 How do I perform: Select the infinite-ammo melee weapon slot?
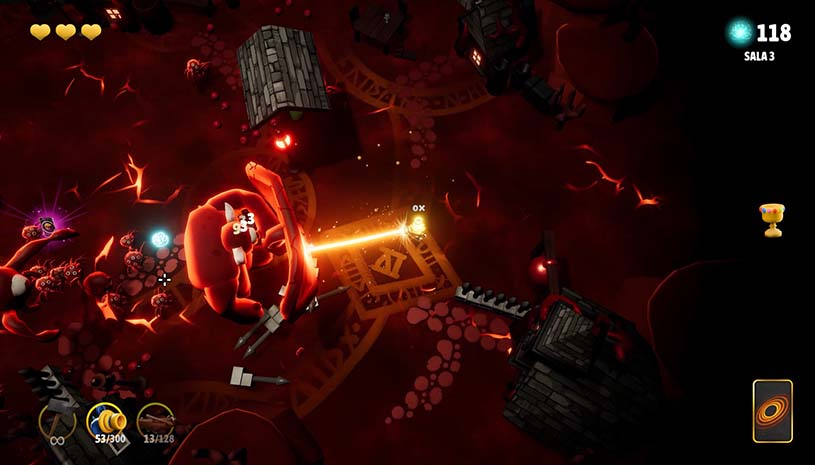point(57,421)
